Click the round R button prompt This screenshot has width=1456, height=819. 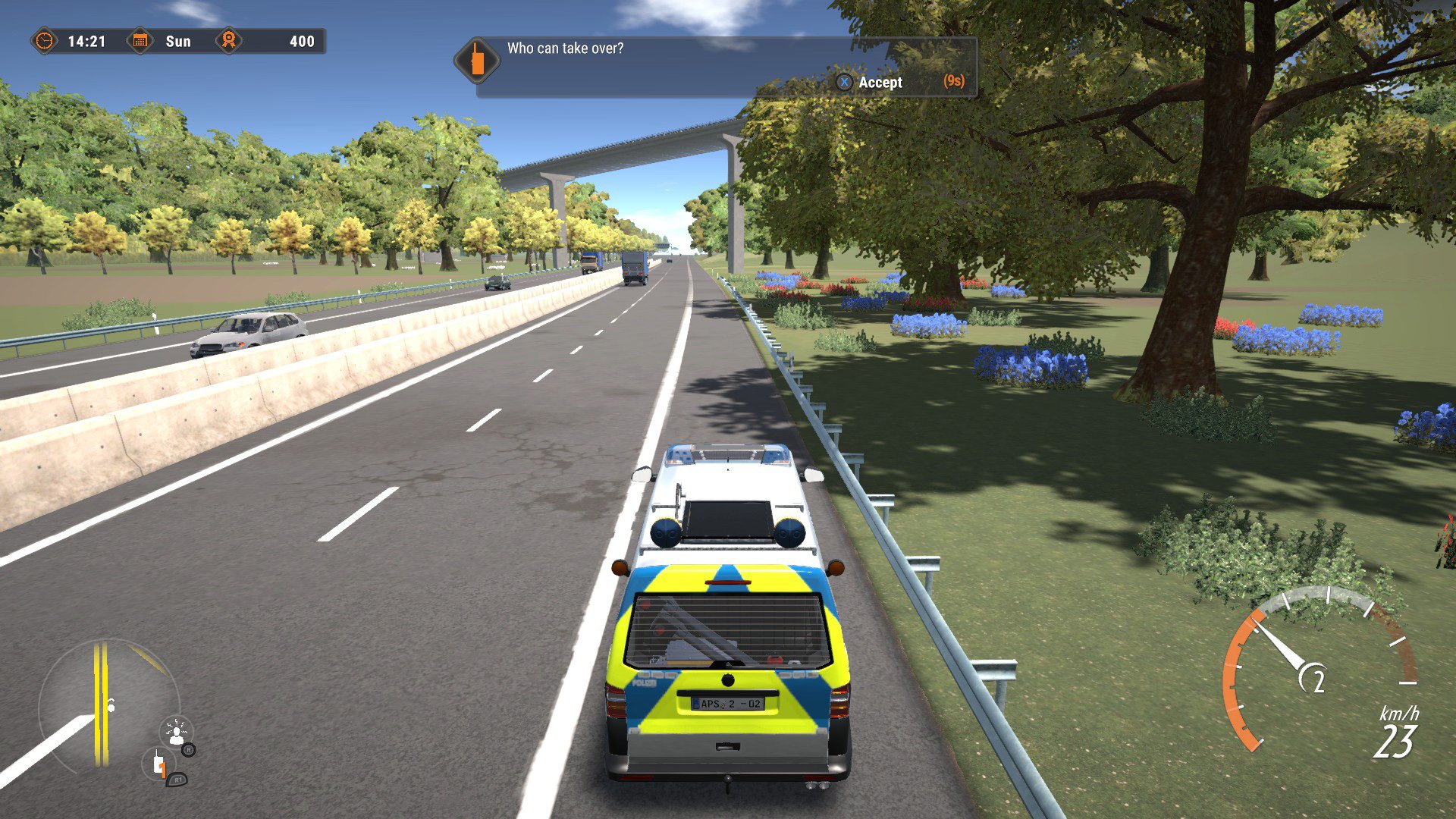coord(189,750)
